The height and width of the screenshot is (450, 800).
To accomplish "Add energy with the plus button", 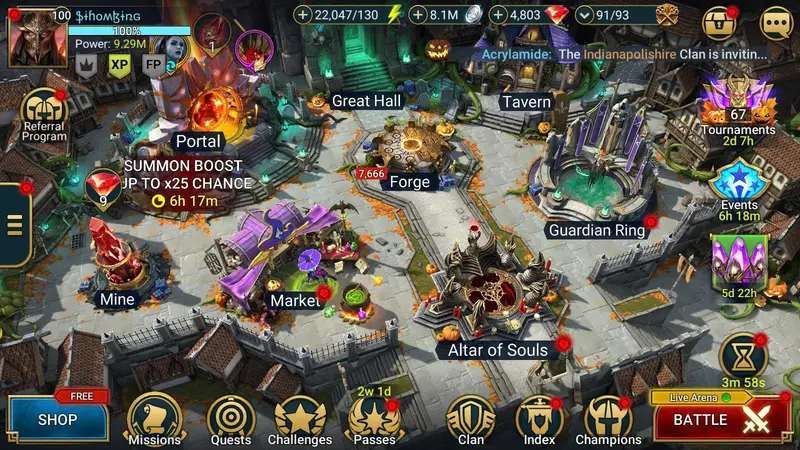I will [304, 15].
